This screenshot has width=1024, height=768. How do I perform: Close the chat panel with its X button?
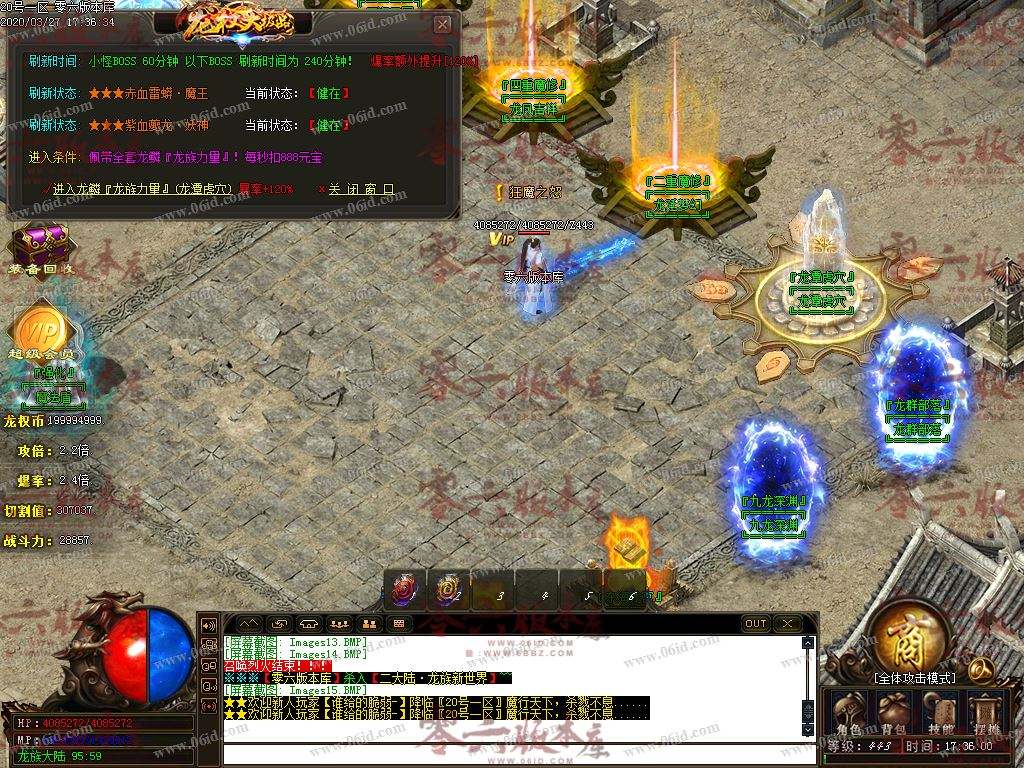click(788, 624)
